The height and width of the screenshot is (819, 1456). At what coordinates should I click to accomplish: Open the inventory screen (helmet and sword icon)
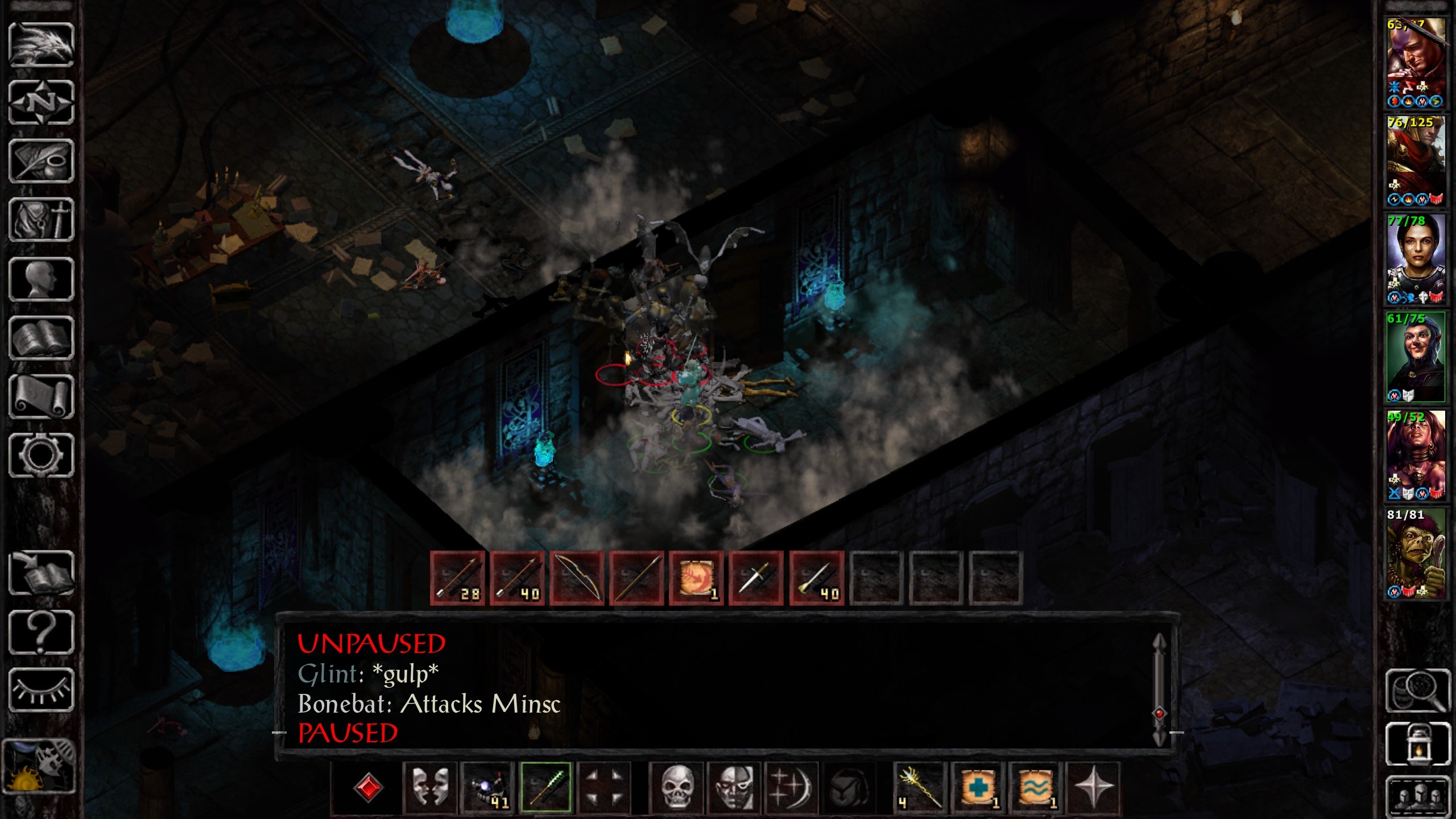pos(41,220)
